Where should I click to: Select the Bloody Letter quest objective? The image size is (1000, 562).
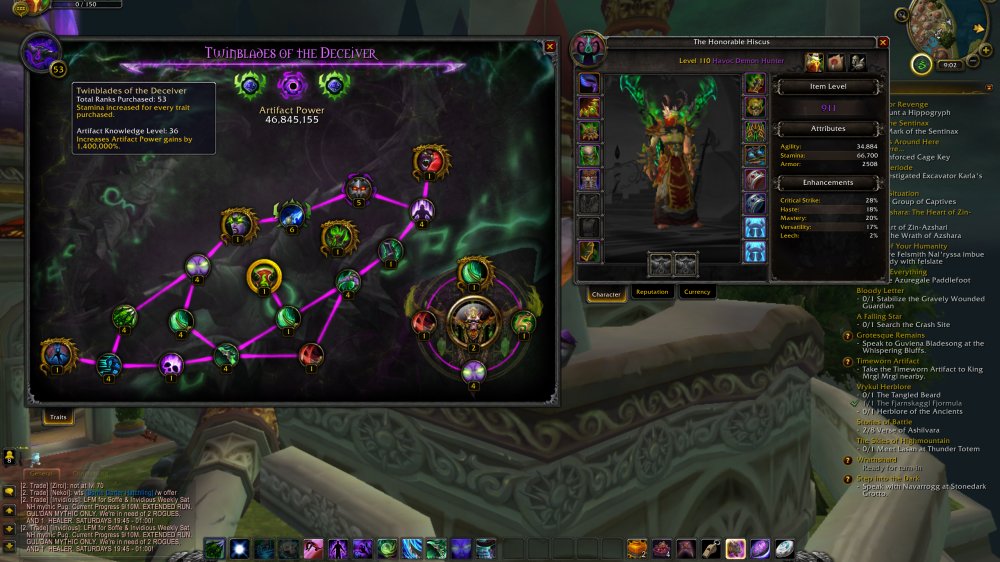tap(880, 290)
